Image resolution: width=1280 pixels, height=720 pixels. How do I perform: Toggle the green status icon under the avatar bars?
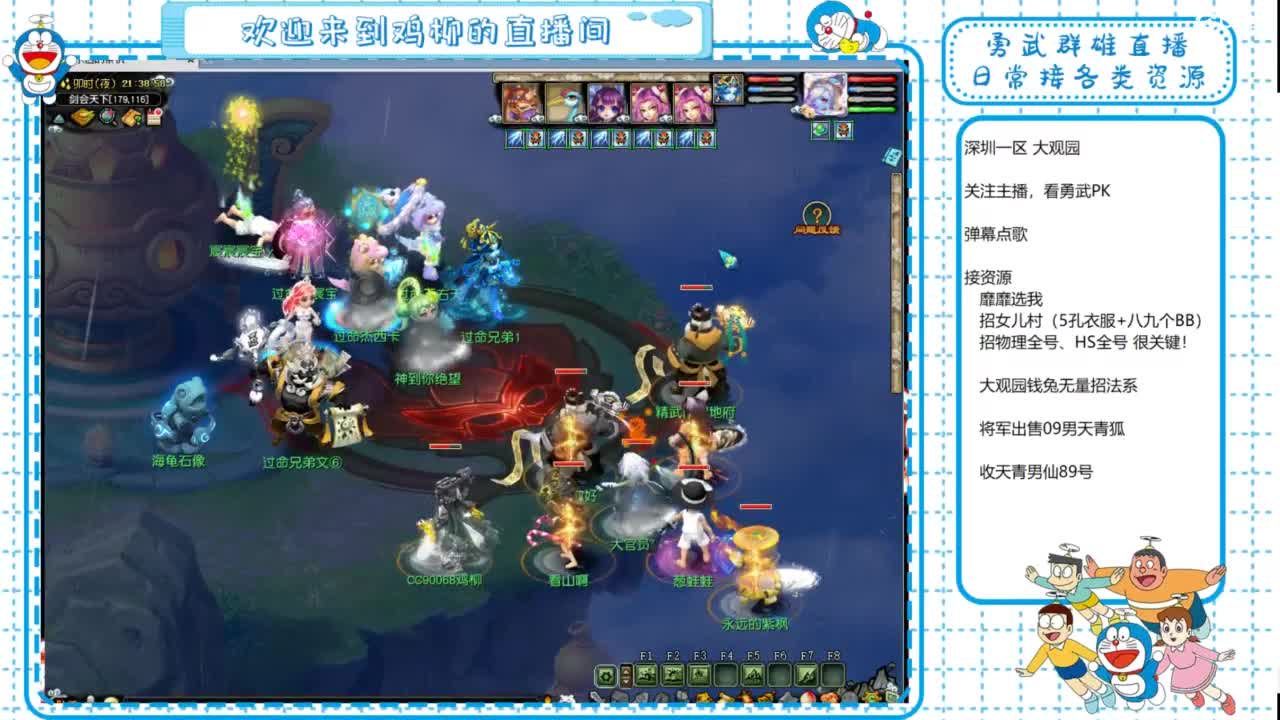pyautogui.click(x=818, y=132)
